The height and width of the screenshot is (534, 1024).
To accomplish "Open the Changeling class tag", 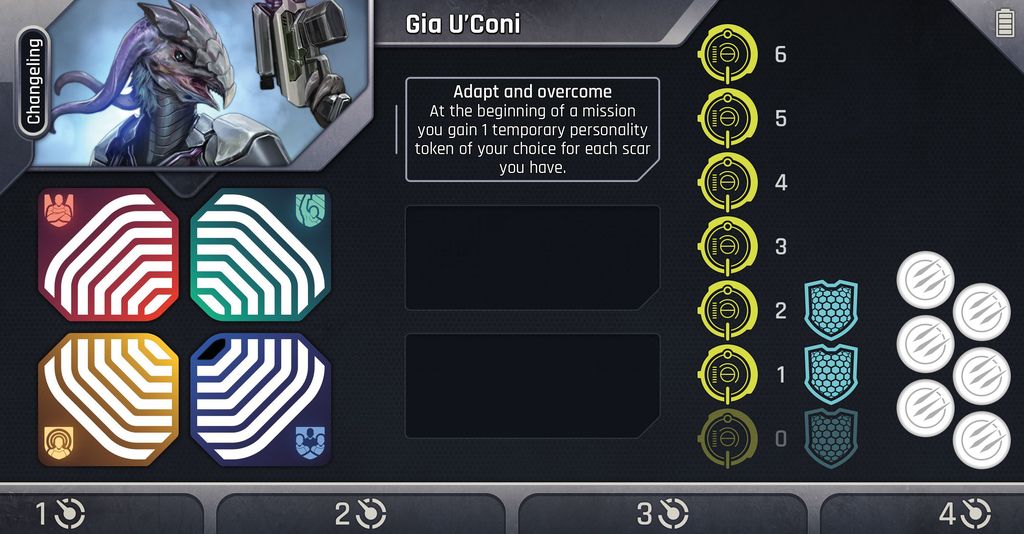I will pyautogui.click(x=33, y=81).
